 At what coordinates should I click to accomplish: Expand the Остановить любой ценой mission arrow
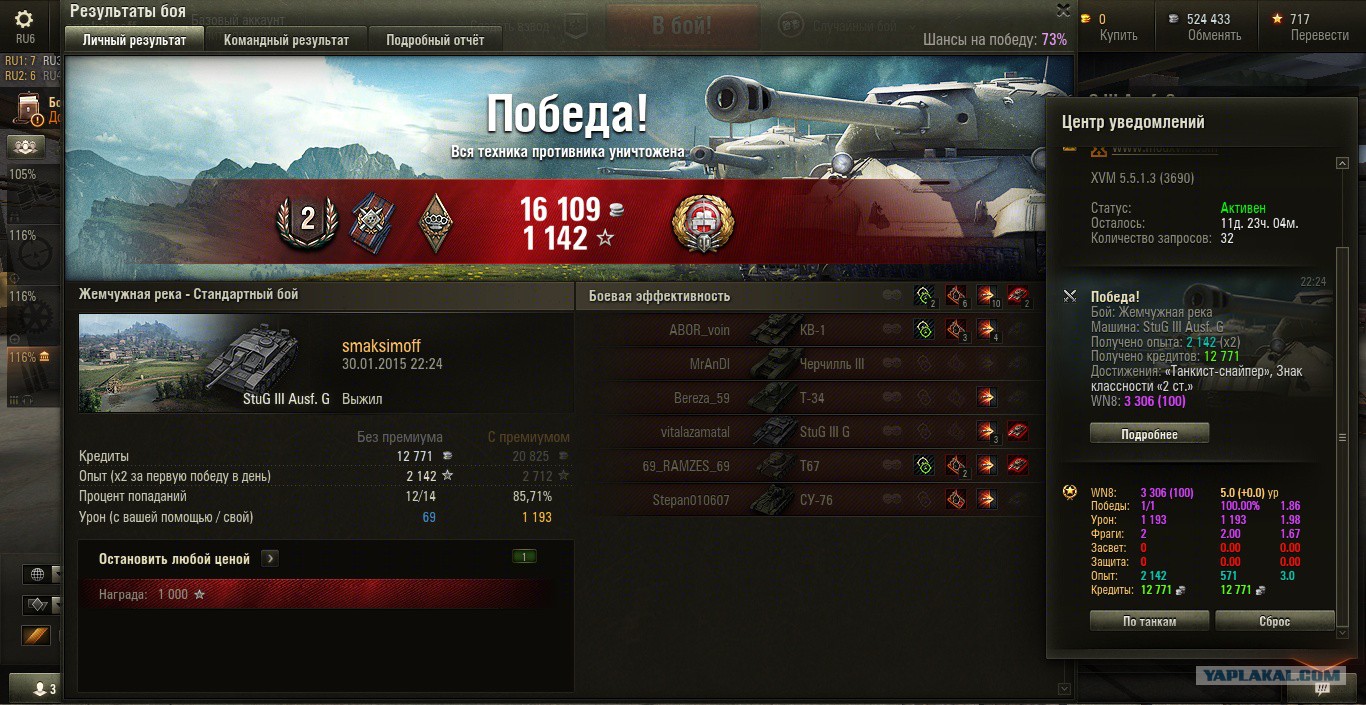[x=271, y=559]
